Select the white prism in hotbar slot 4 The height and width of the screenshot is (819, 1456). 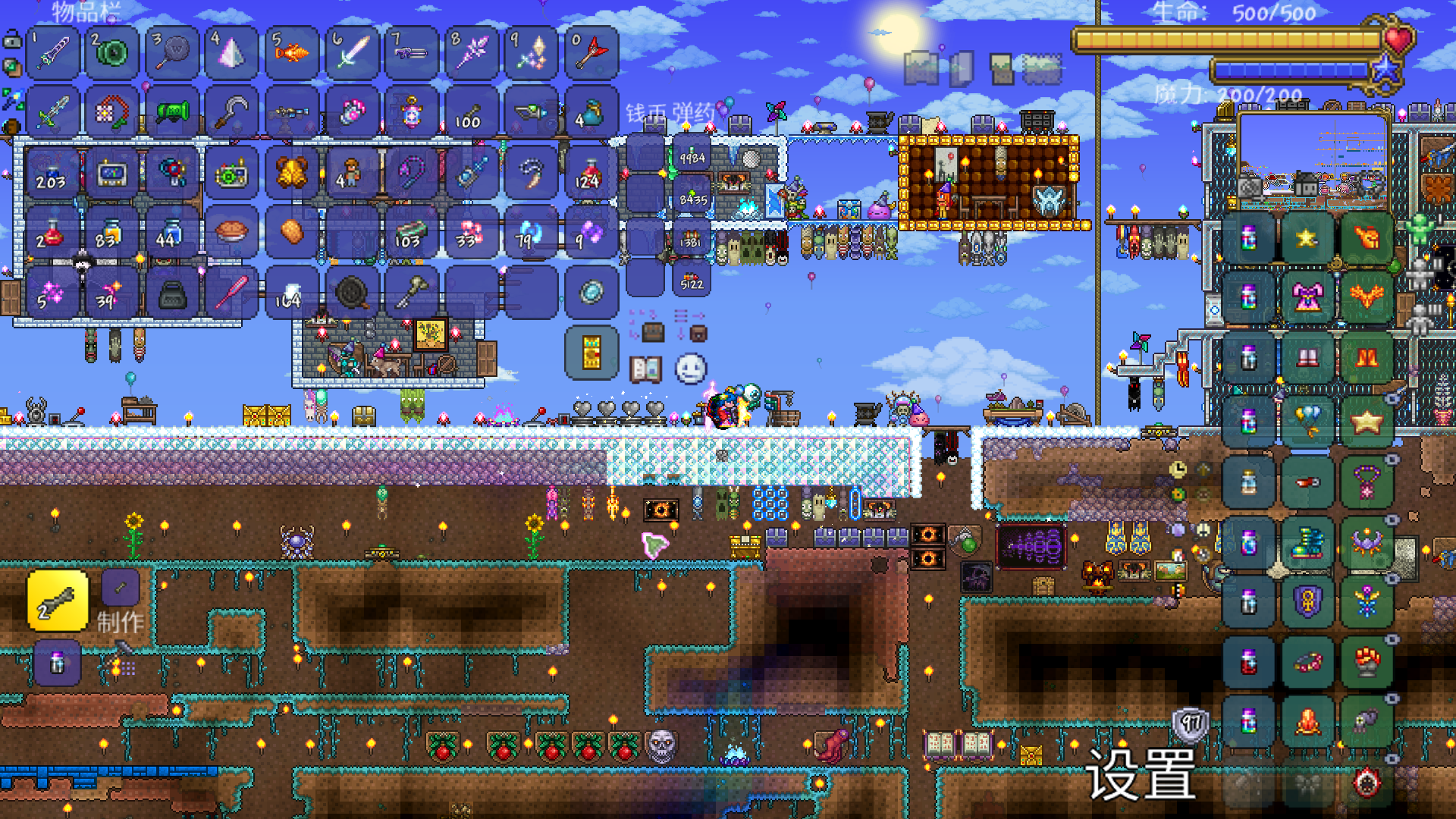(x=231, y=53)
